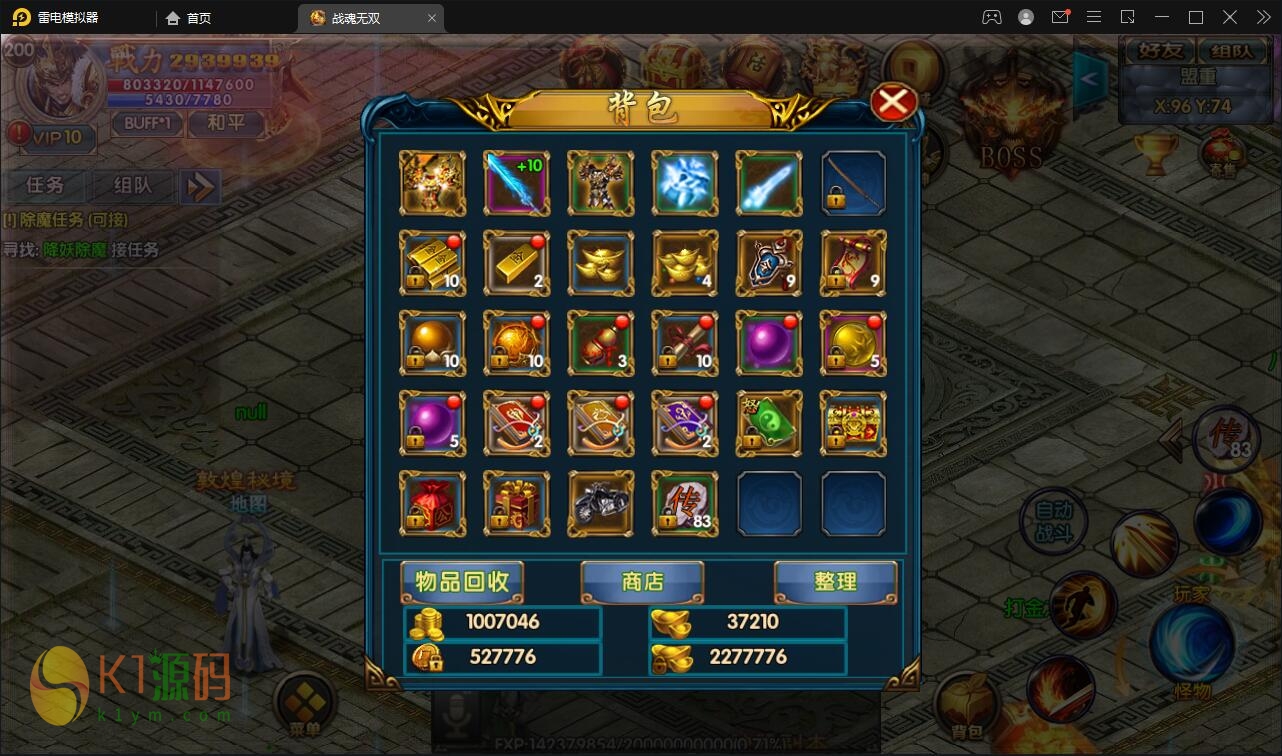Select the ice crystal item slot

point(685,183)
